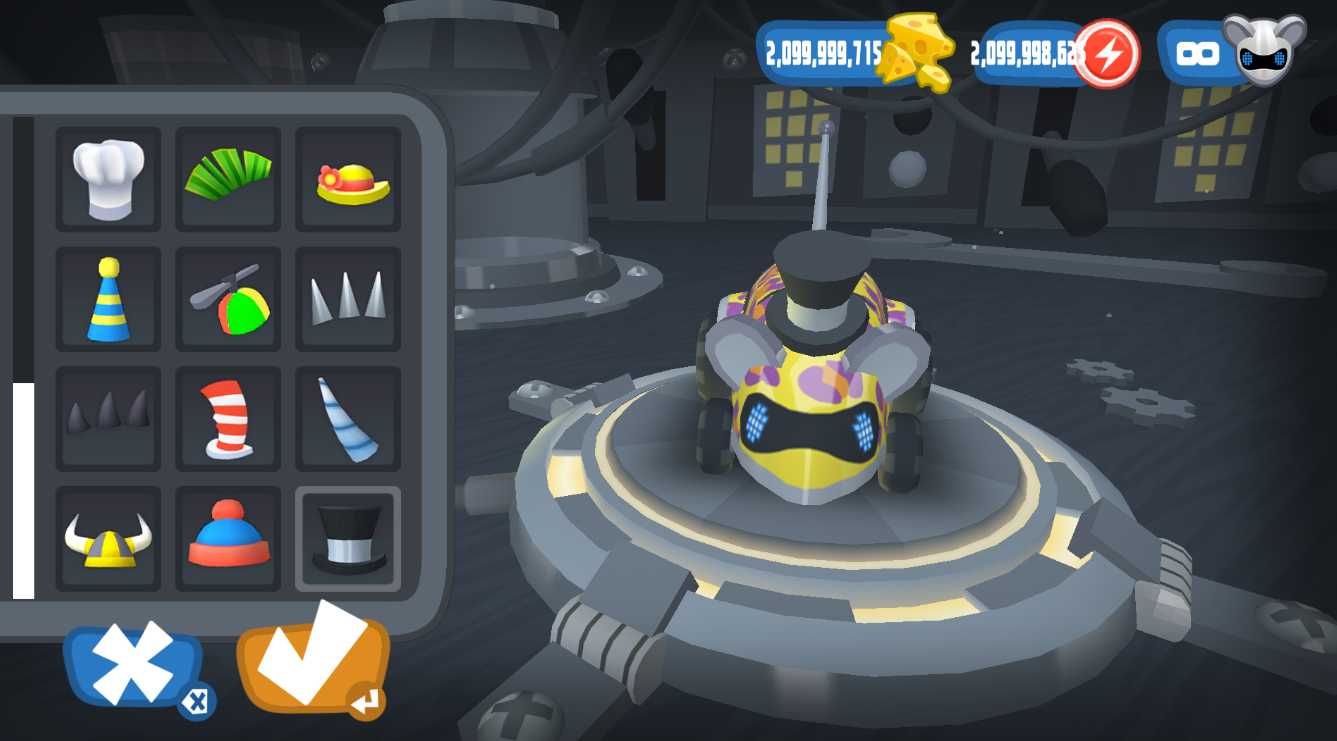Viewport: 1337px width, 741px height.
Task: Select the propeller beanie cap
Action: click(x=228, y=299)
